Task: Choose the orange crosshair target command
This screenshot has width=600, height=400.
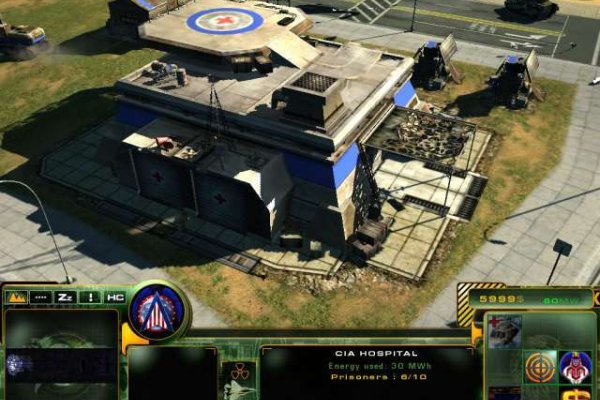Action: [x=540, y=367]
